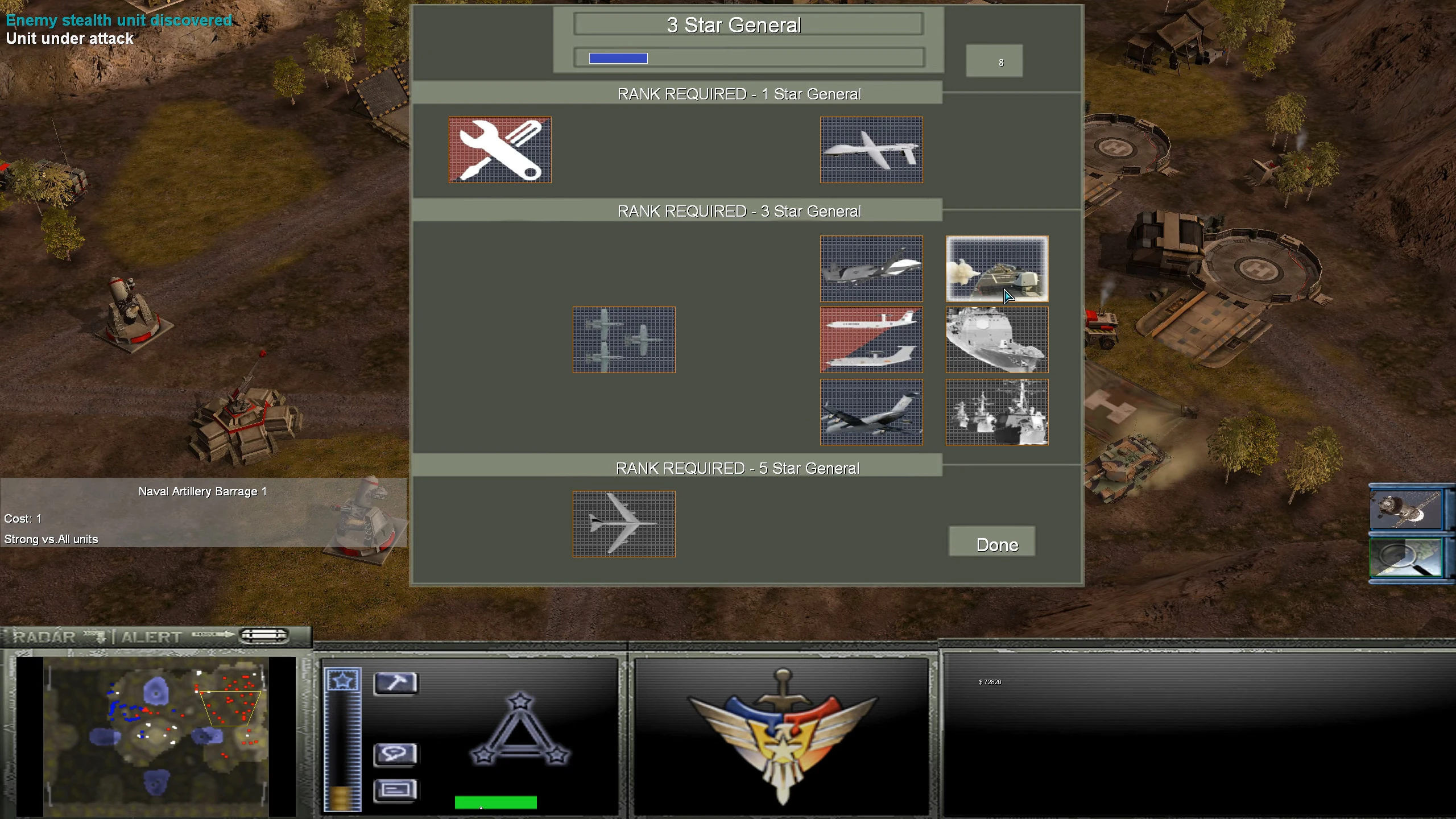
Task: Select the Advanced Training wrench upgrade
Action: (499, 150)
